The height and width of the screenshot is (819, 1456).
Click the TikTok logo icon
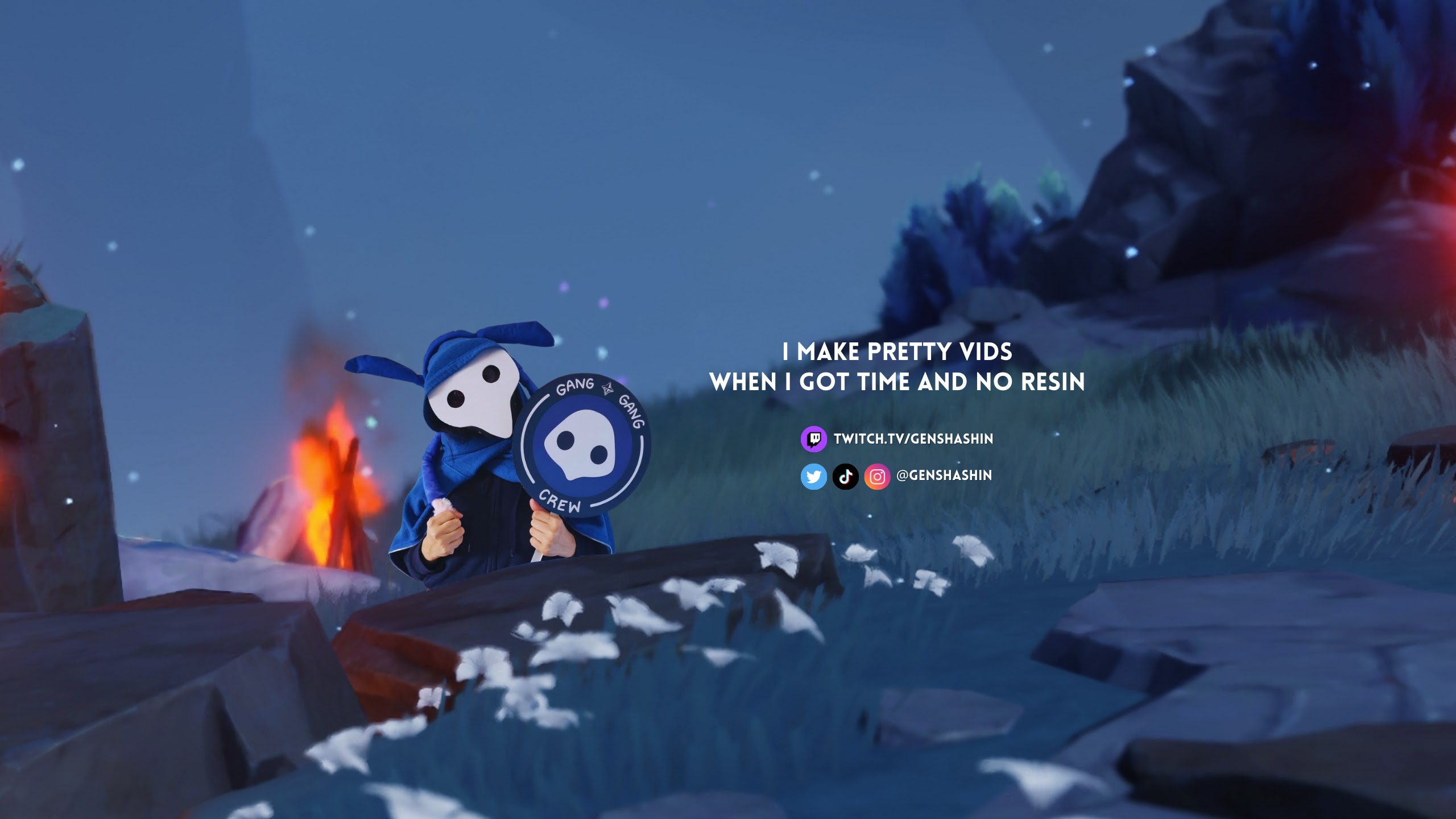(845, 476)
